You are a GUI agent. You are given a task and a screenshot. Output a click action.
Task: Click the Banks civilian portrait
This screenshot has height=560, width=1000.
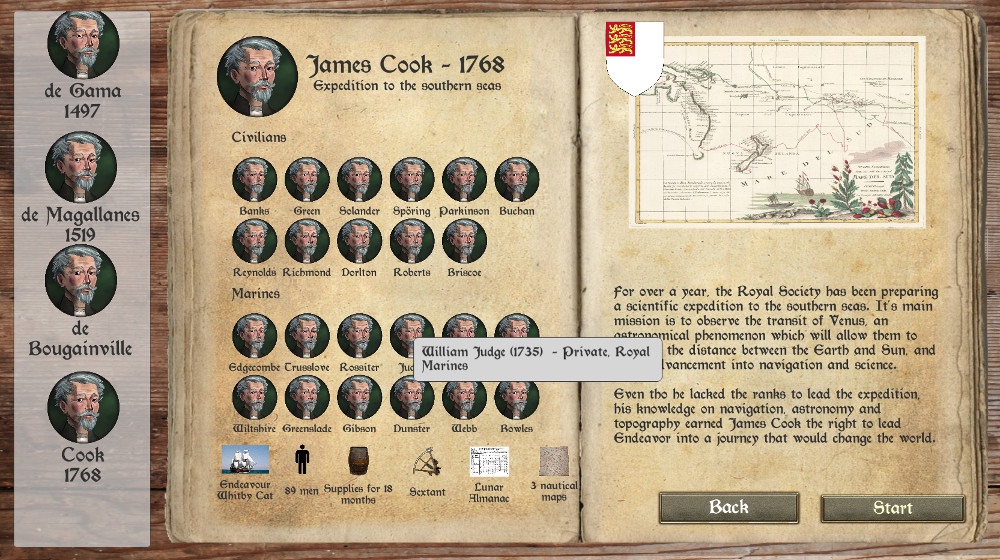tap(255, 180)
